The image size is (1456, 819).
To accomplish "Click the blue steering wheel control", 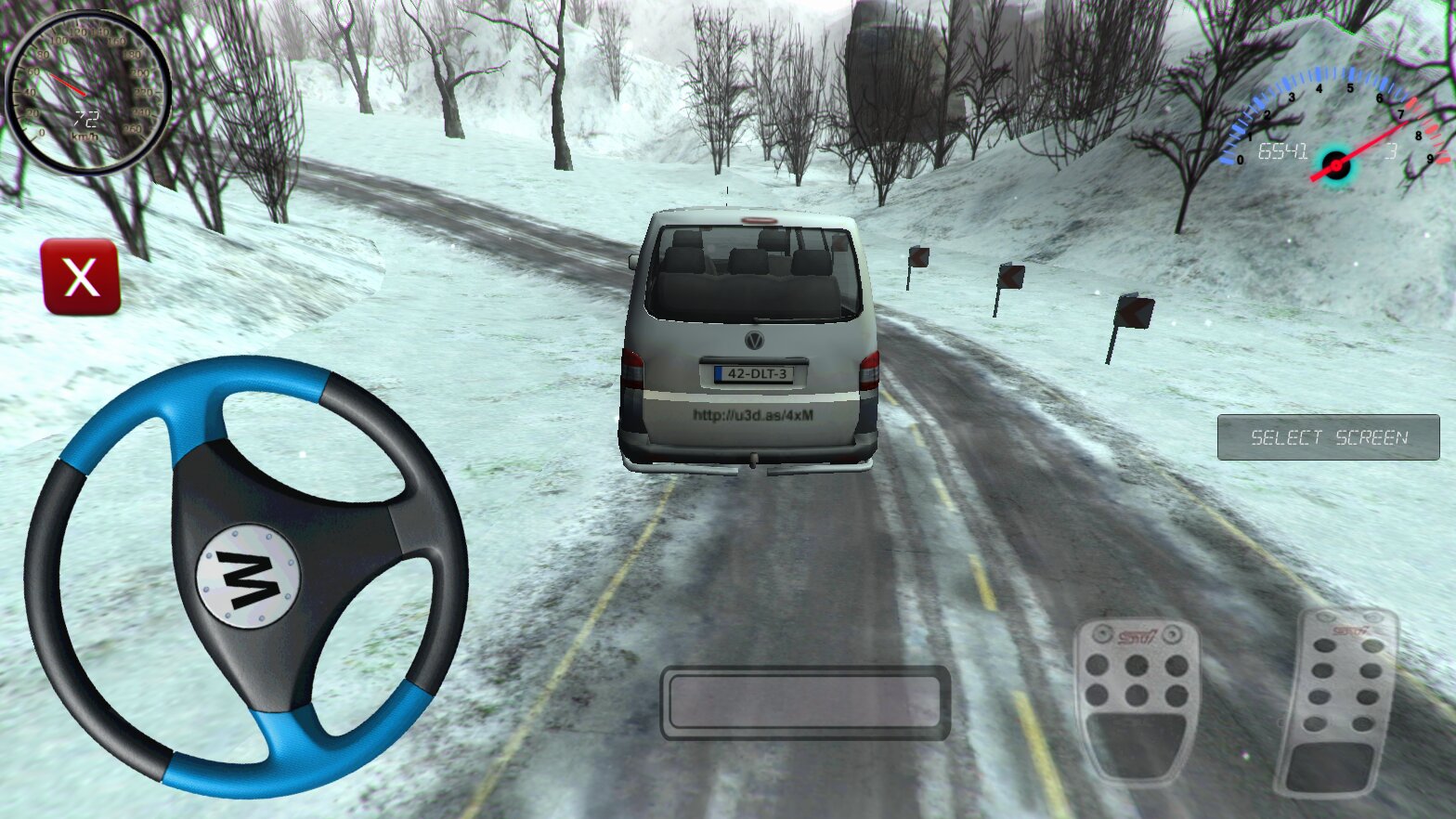I will click(x=246, y=577).
